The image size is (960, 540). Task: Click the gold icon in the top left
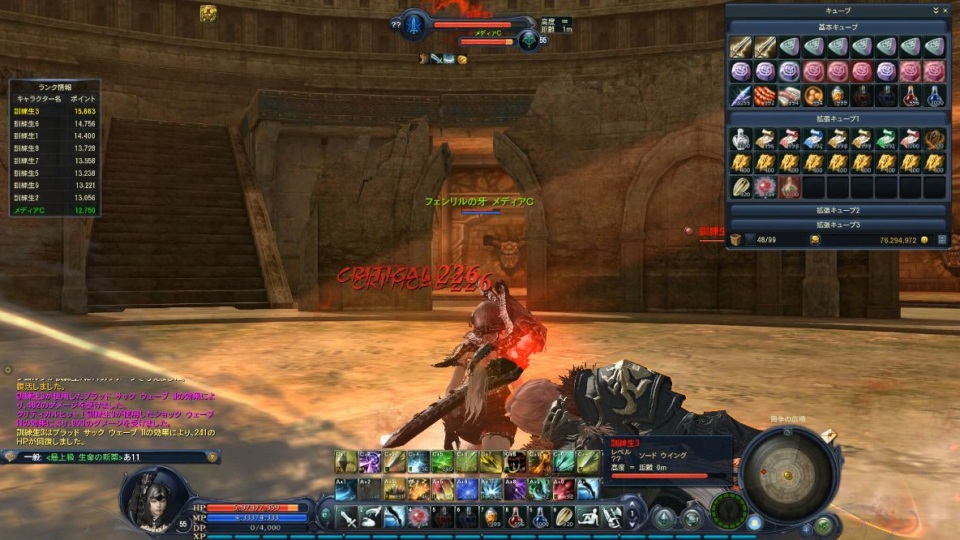click(x=208, y=13)
